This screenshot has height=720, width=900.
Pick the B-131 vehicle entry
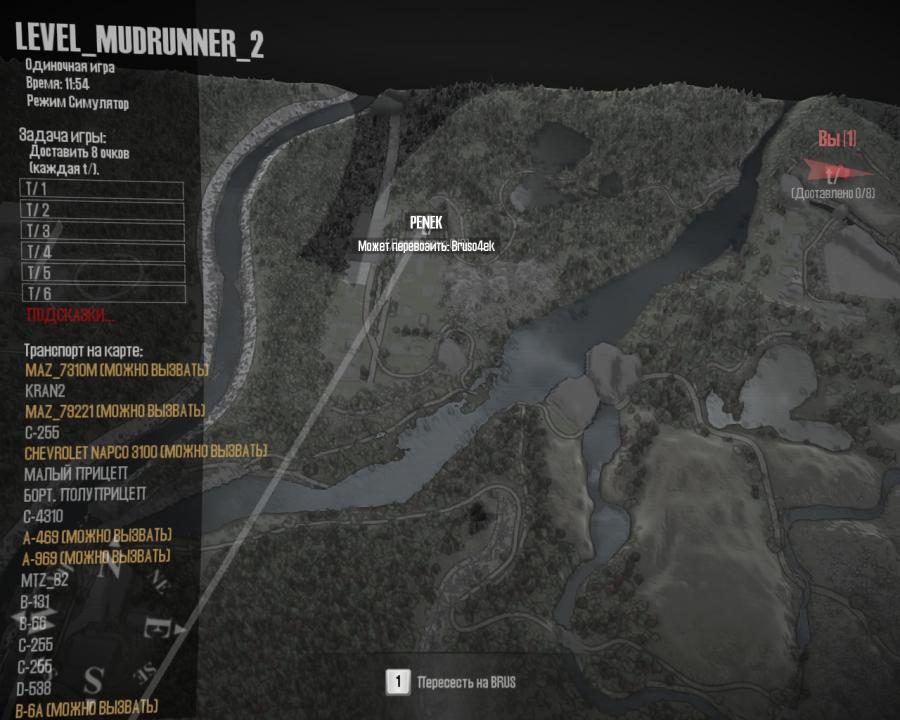click(x=36, y=602)
